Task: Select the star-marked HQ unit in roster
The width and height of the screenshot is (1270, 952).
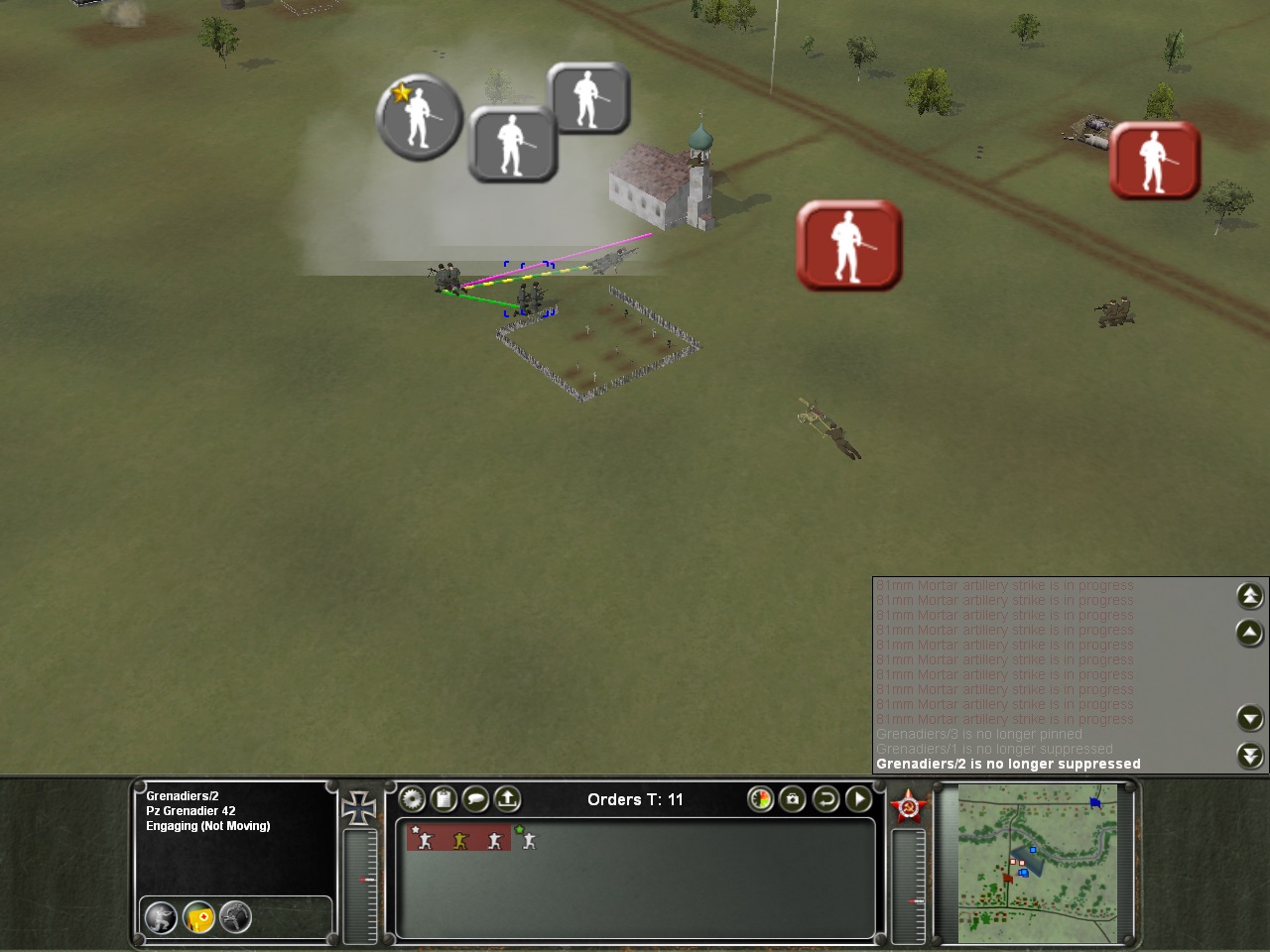Action: coord(424,839)
